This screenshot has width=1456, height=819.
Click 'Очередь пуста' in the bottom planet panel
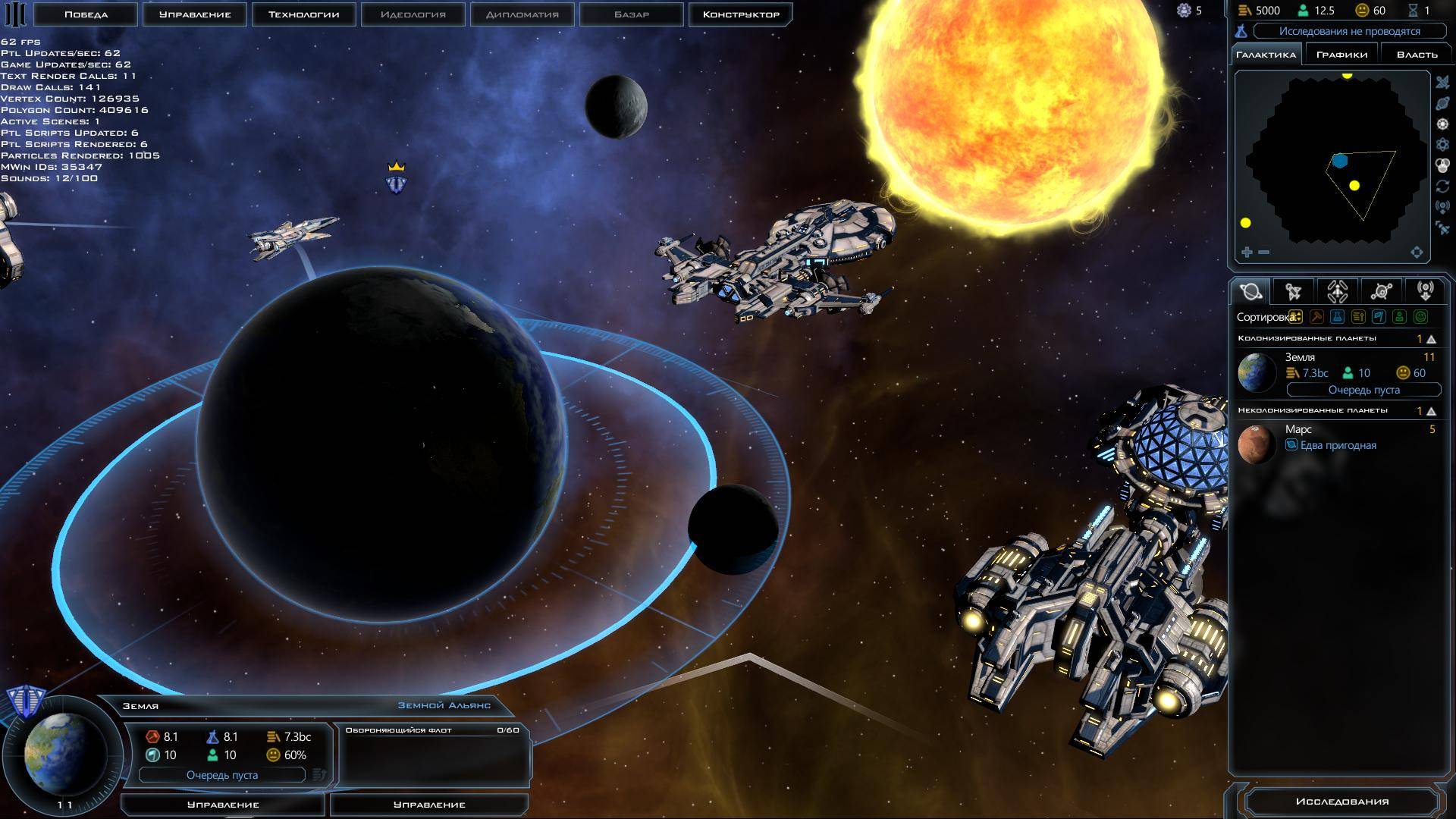pyautogui.click(x=222, y=775)
